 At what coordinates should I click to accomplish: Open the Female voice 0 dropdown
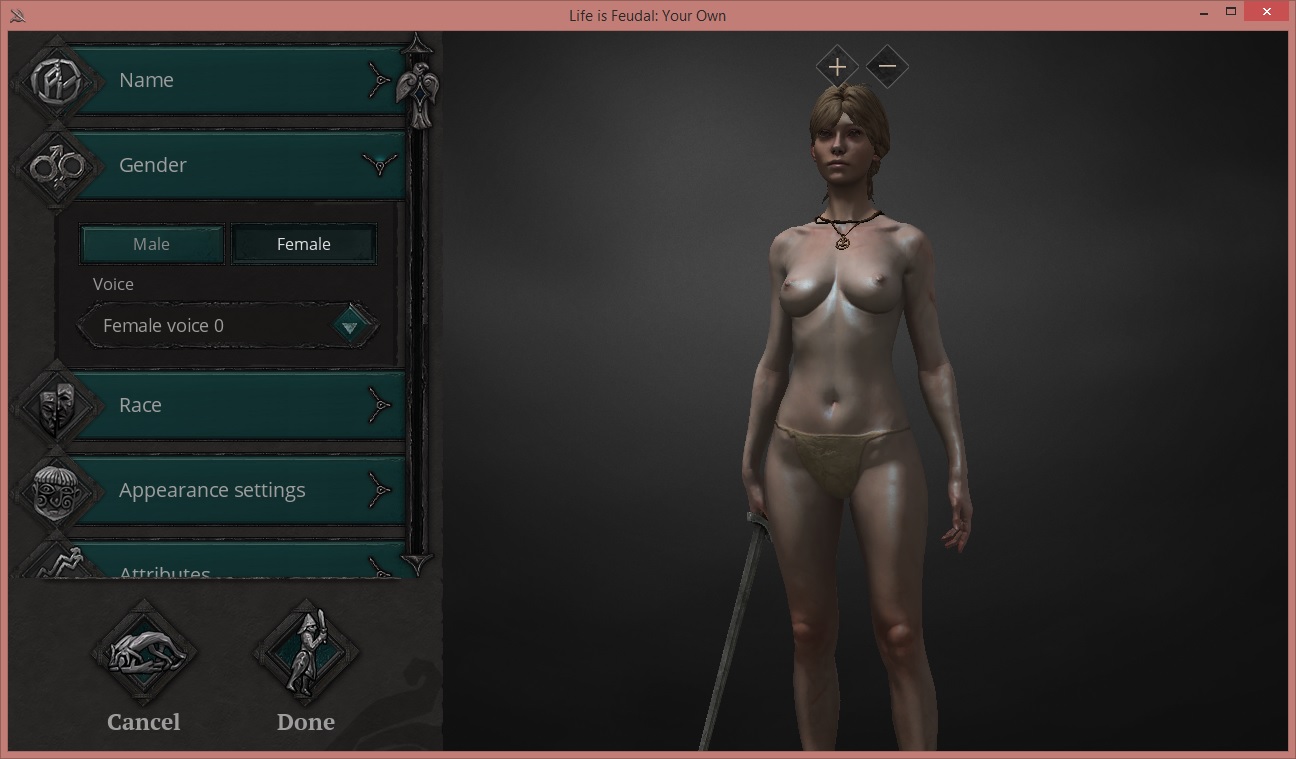point(350,326)
